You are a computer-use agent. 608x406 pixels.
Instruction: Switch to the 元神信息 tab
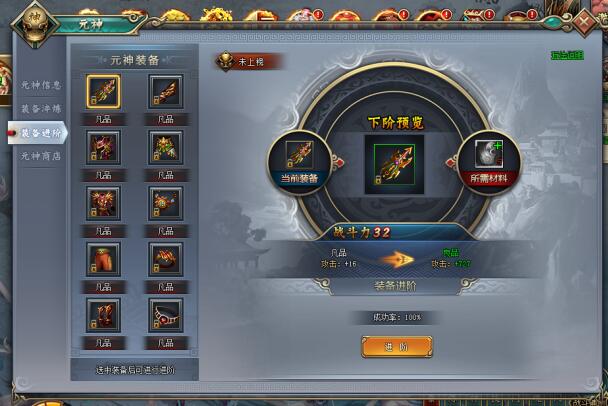(41, 85)
